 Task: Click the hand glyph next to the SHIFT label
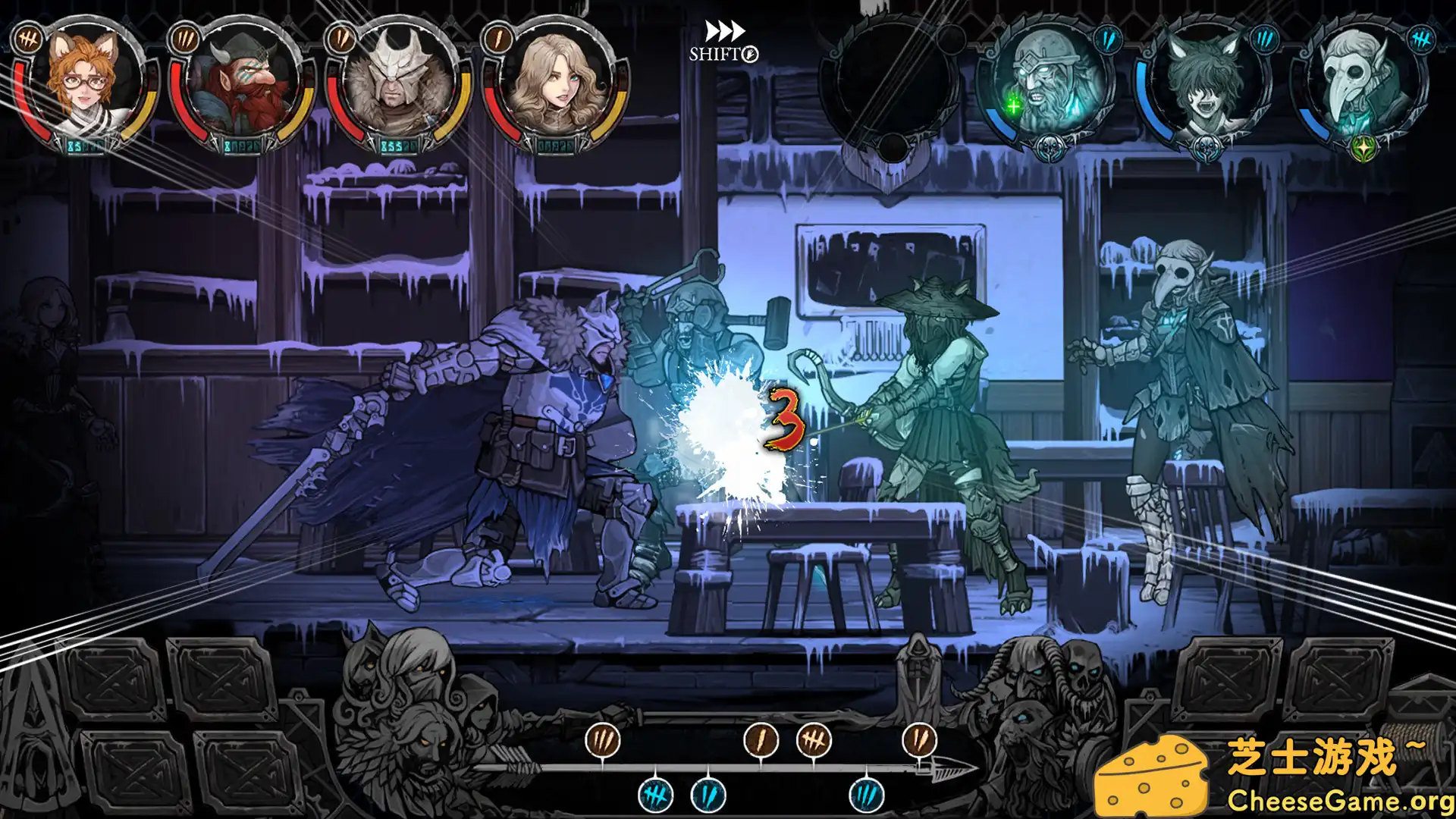coord(748,55)
